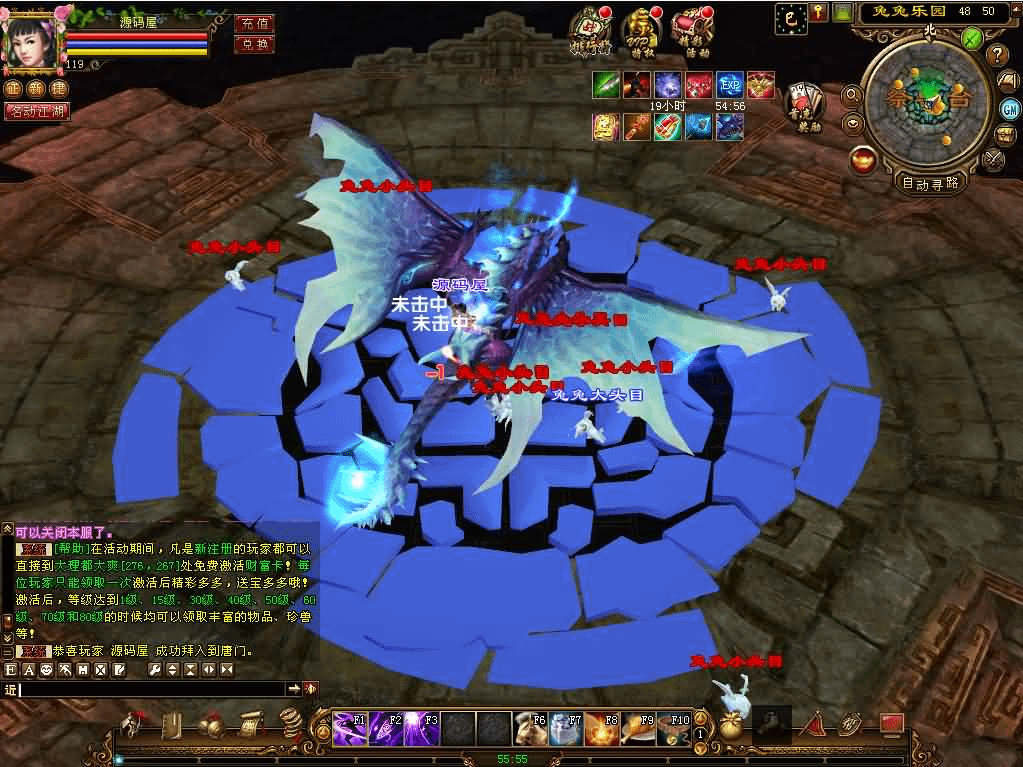Viewport: 1023px width, 767px height.
Task: Open the playing cards reward icon
Action: (803, 98)
